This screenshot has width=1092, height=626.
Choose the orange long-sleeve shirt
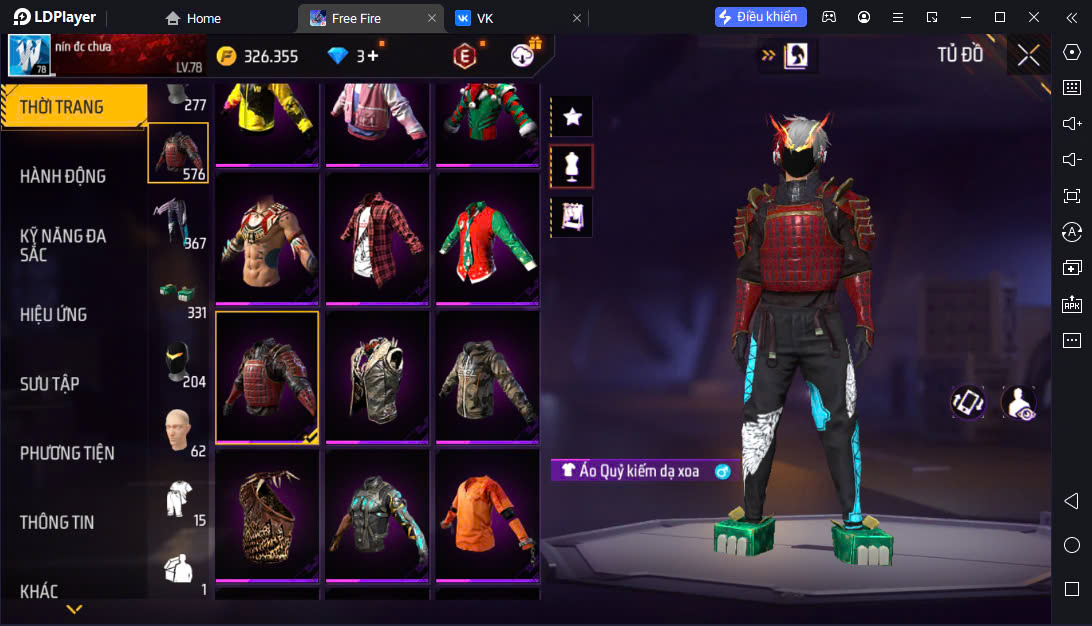(x=487, y=513)
